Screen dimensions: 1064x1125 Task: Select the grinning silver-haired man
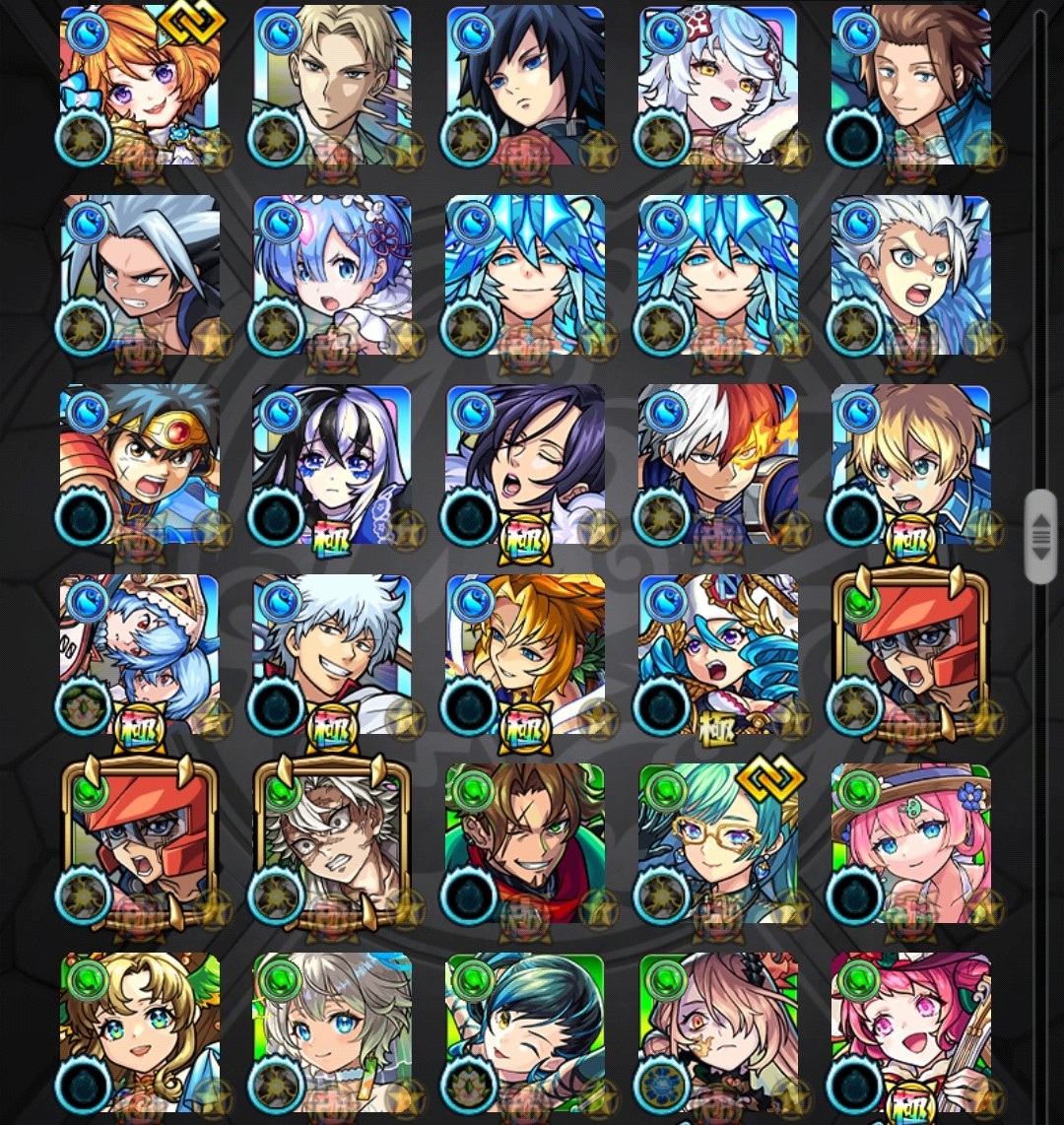pyautogui.click(x=332, y=653)
